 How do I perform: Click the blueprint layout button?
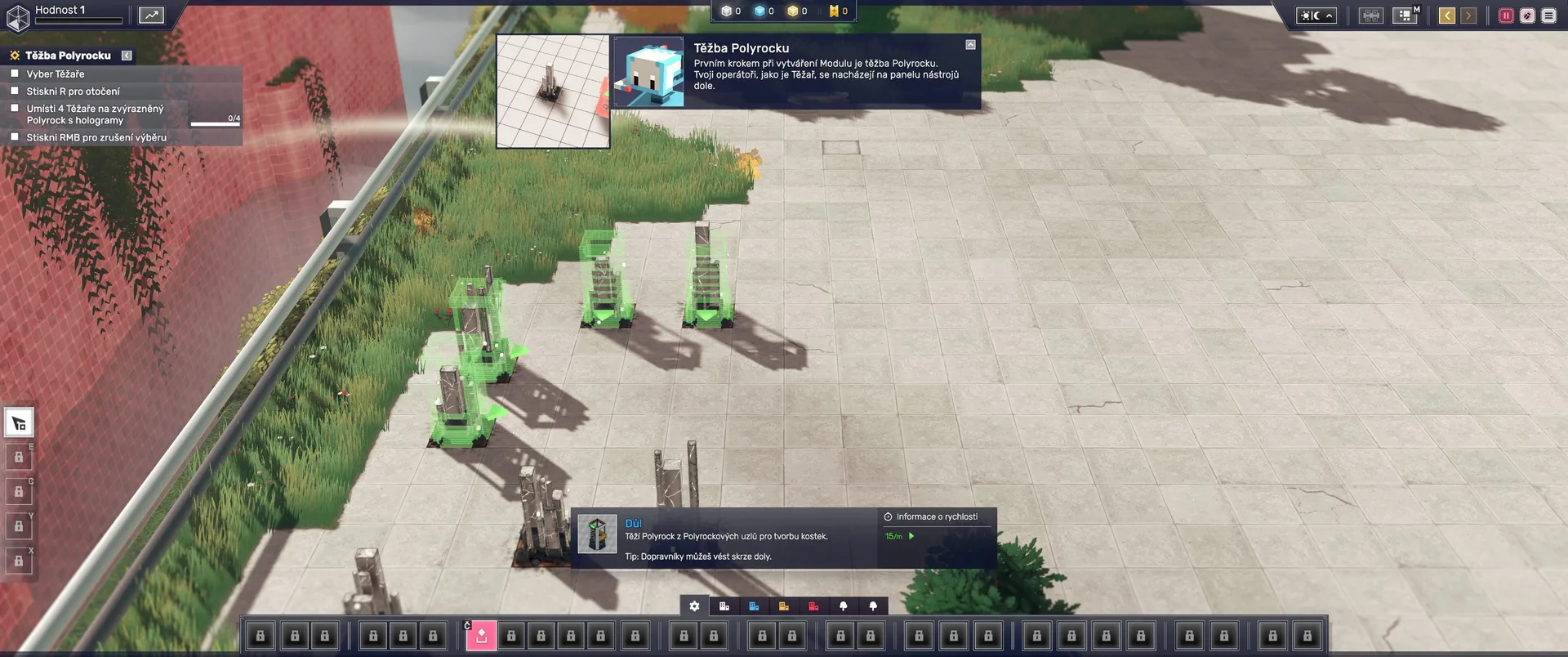click(x=1370, y=16)
